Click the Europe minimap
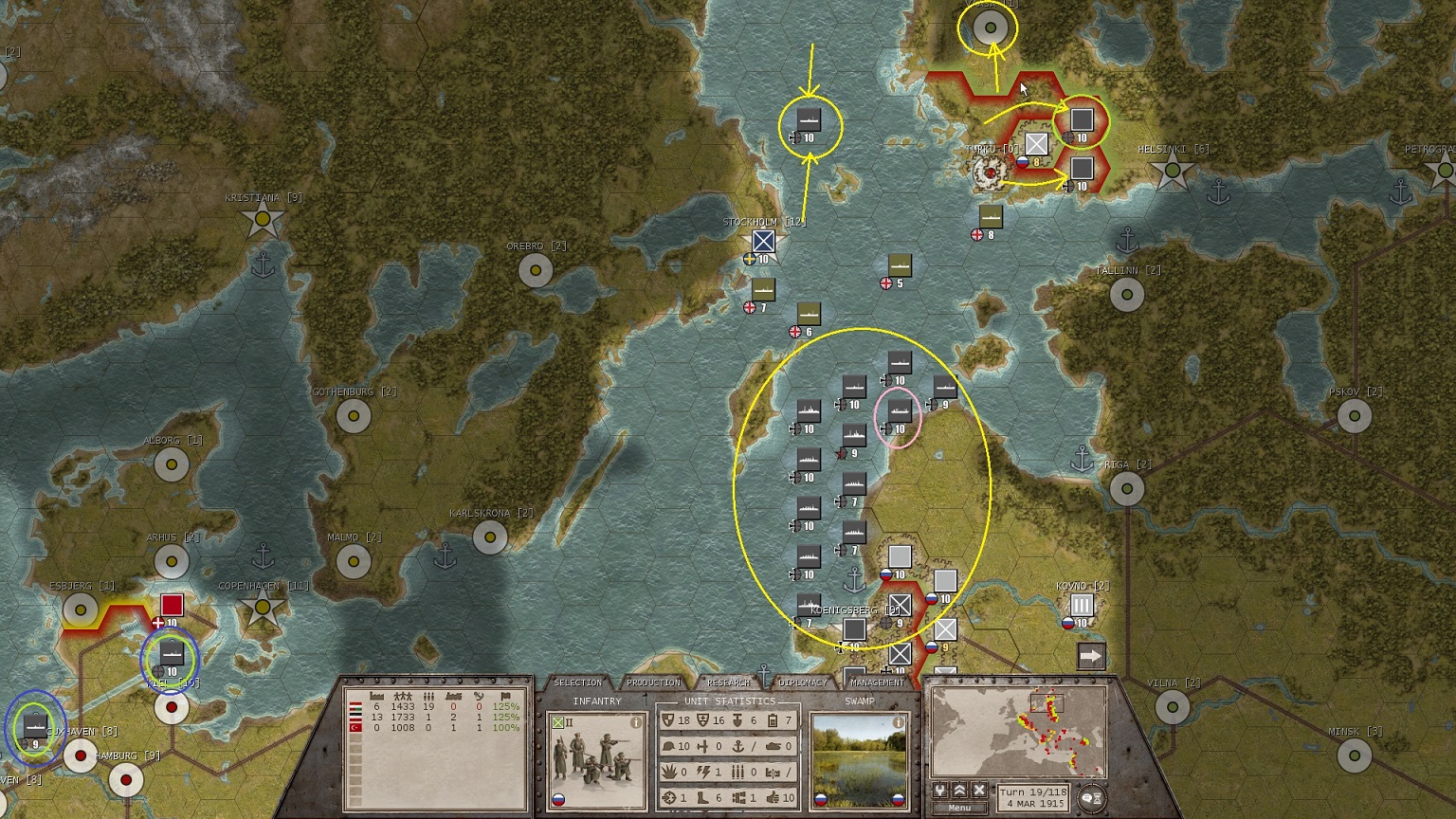 1019,732
